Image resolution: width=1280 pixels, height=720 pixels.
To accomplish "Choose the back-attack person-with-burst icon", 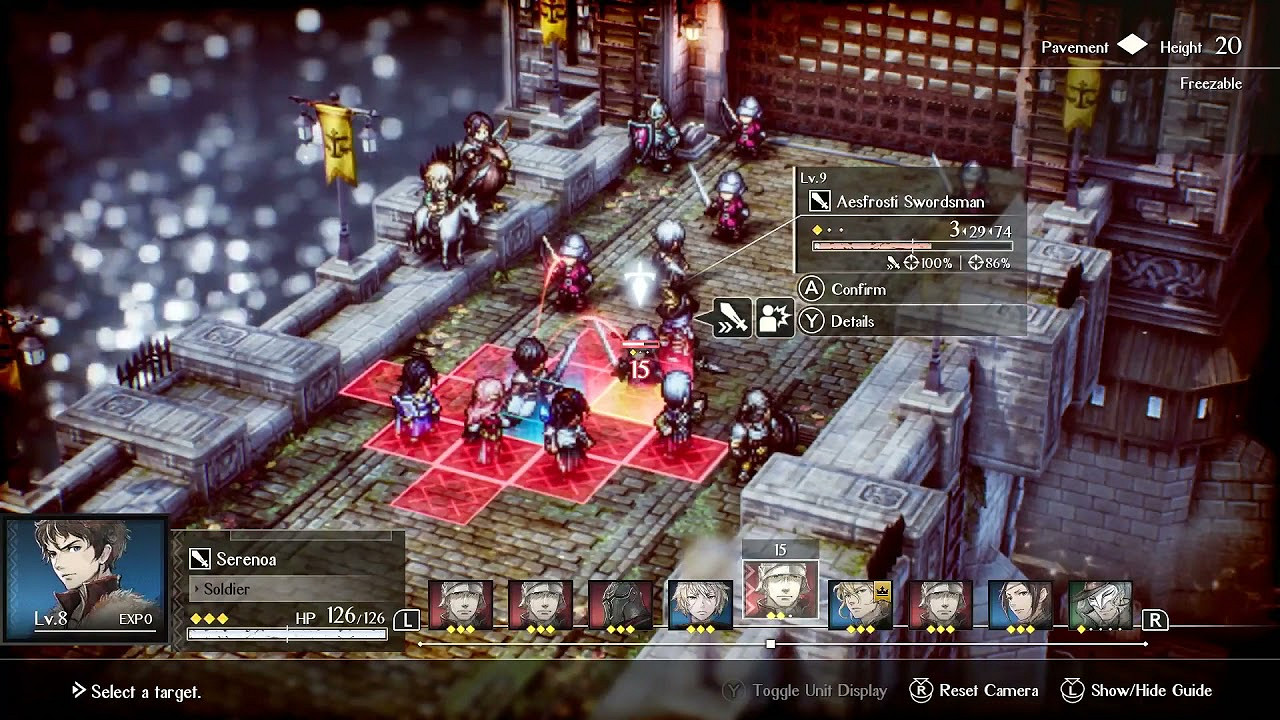I will click(775, 319).
